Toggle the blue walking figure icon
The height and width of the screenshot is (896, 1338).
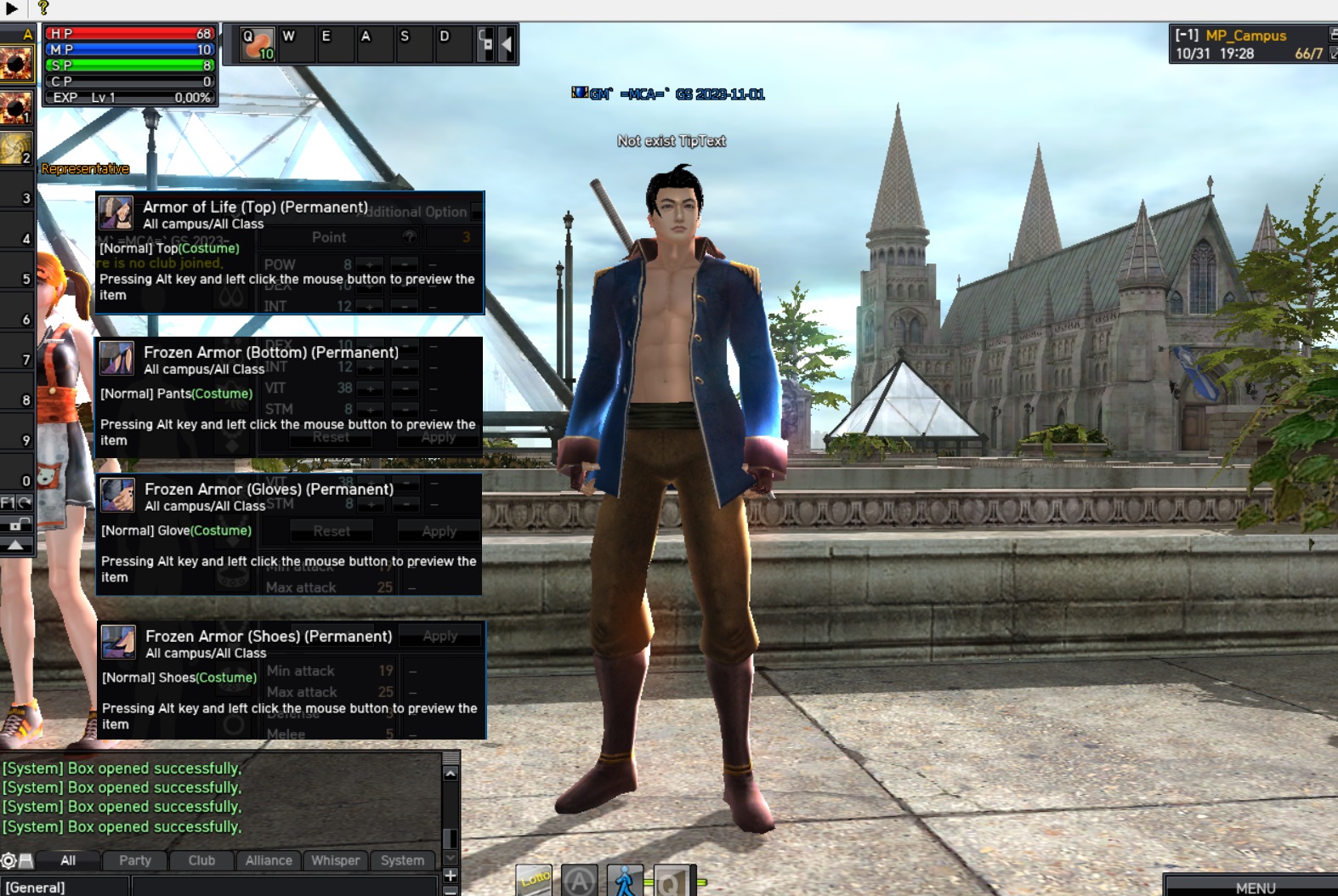click(x=625, y=882)
